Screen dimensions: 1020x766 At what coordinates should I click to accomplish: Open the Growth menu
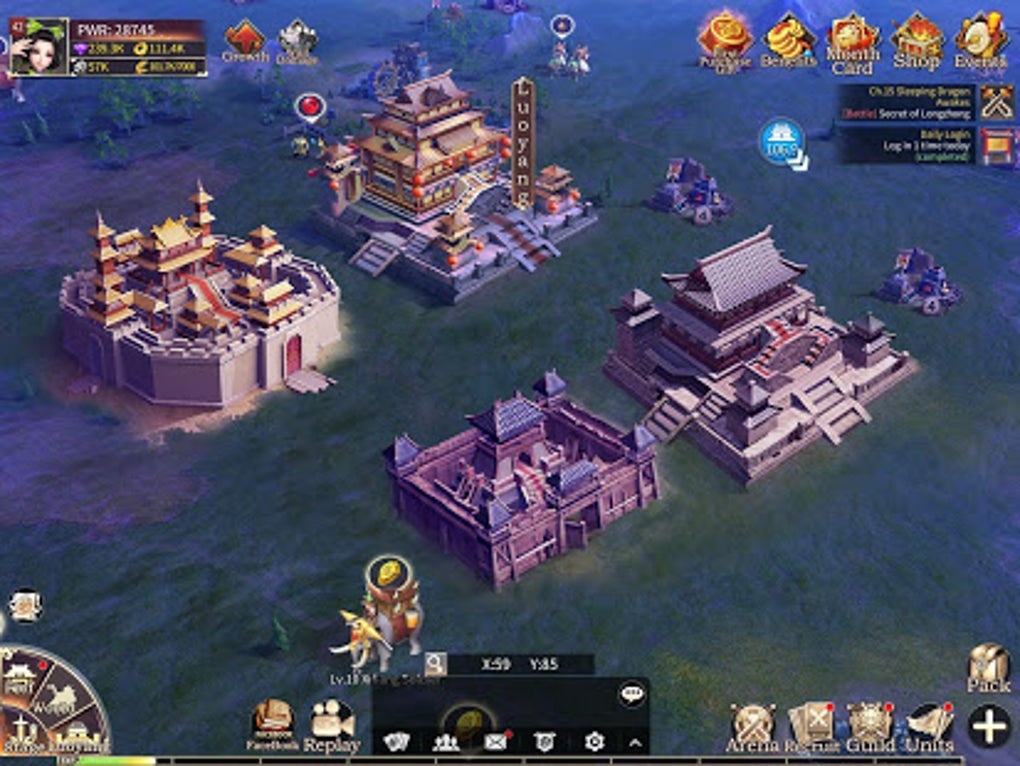point(245,42)
